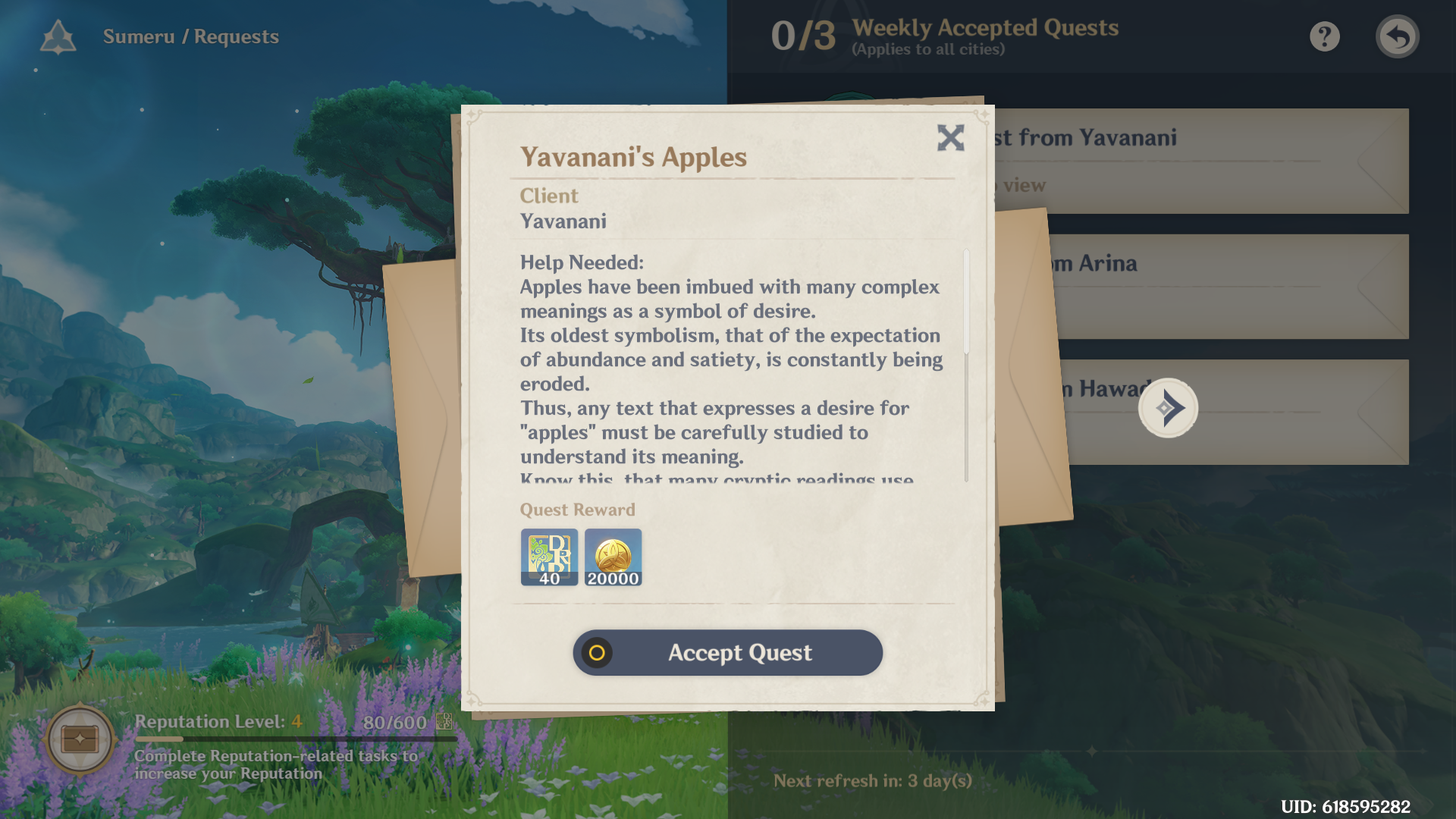Switch to the Requests section
1456x819 pixels.
coord(236,36)
